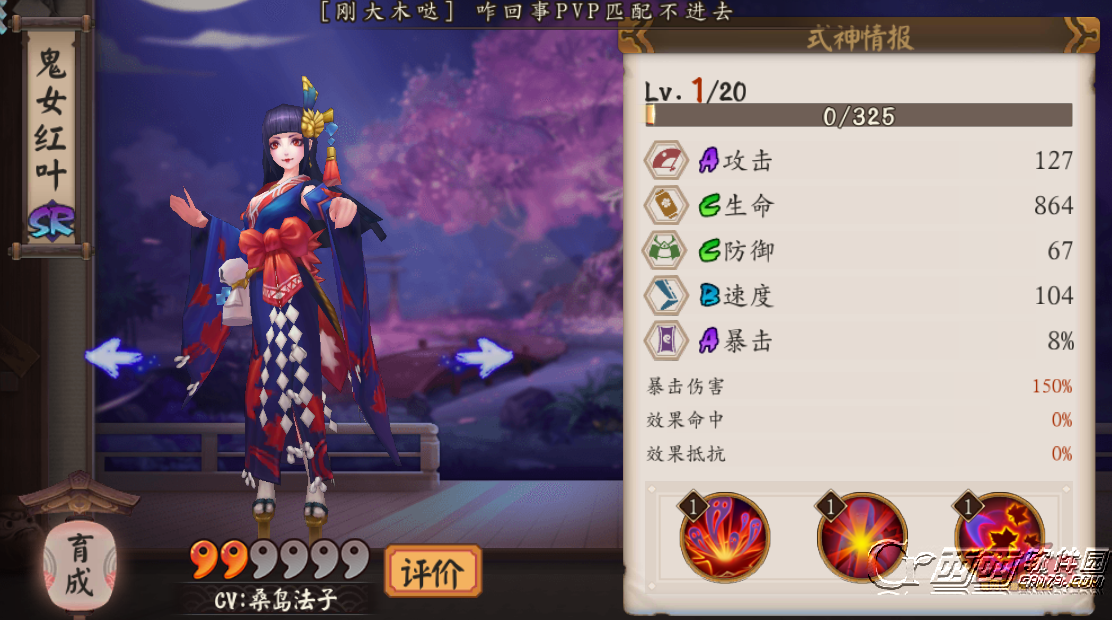Image resolution: width=1112 pixels, height=620 pixels.
Task: Click the 评价 review button
Action: (x=432, y=572)
